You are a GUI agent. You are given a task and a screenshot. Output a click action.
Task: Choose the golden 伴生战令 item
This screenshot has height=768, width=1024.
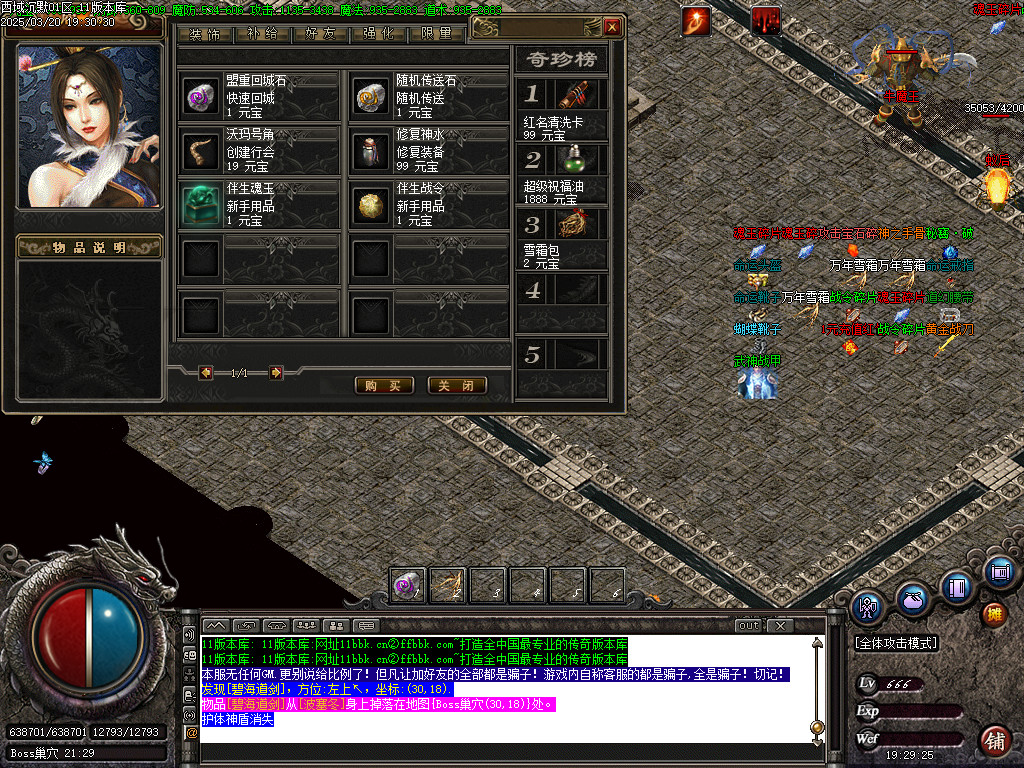click(x=371, y=204)
